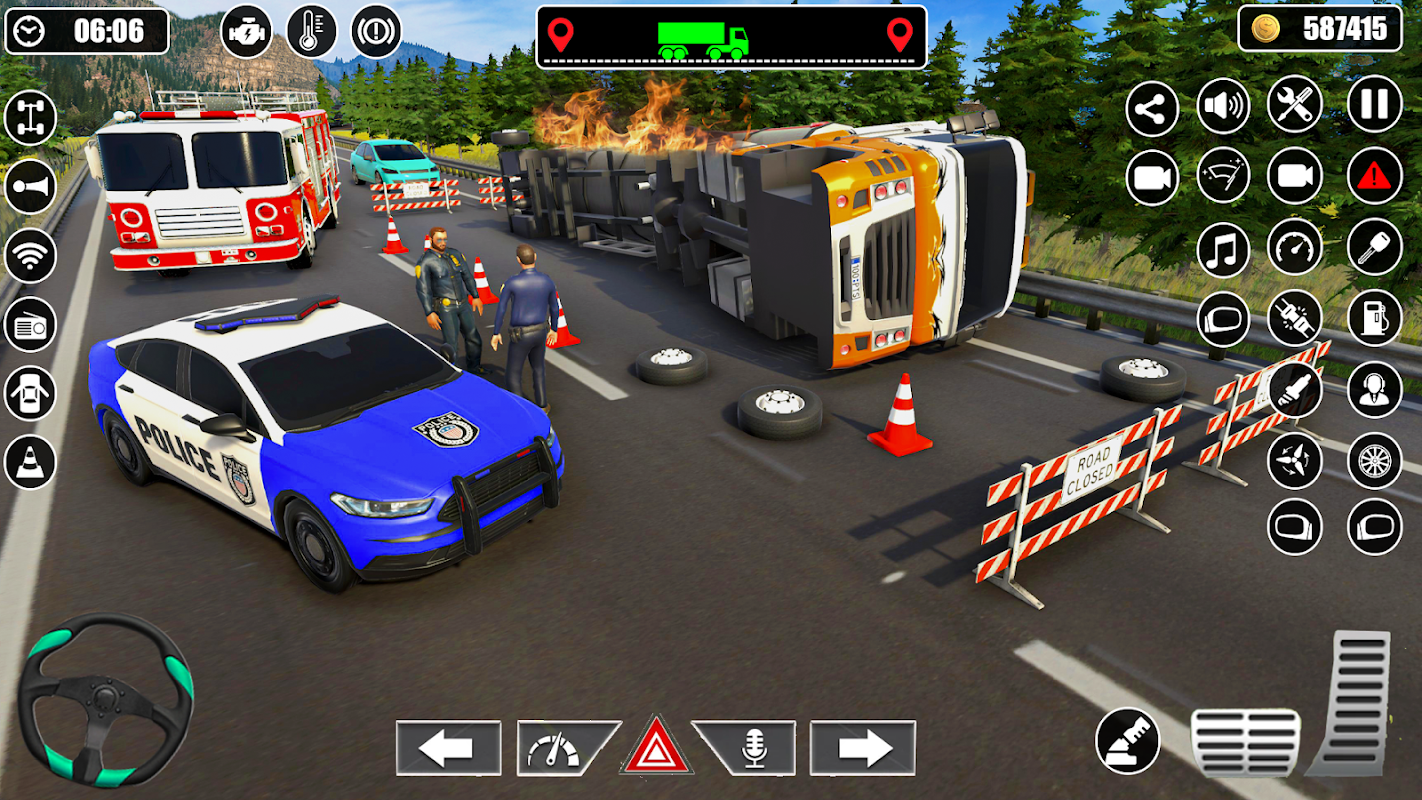Activate the left turn signal arrow
This screenshot has width=1422, height=800.
448,748
